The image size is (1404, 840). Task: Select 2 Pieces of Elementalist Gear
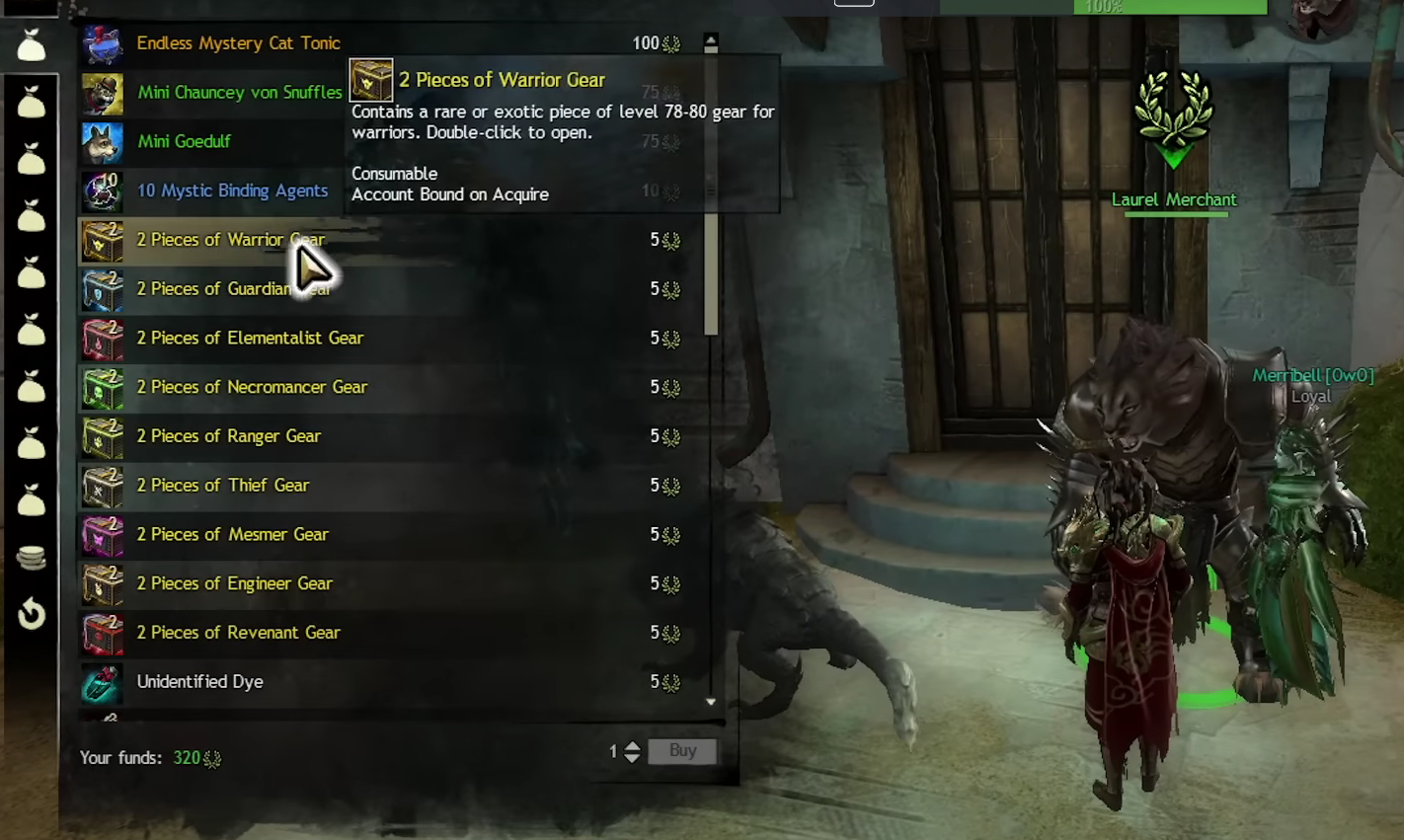click(250, 338)
